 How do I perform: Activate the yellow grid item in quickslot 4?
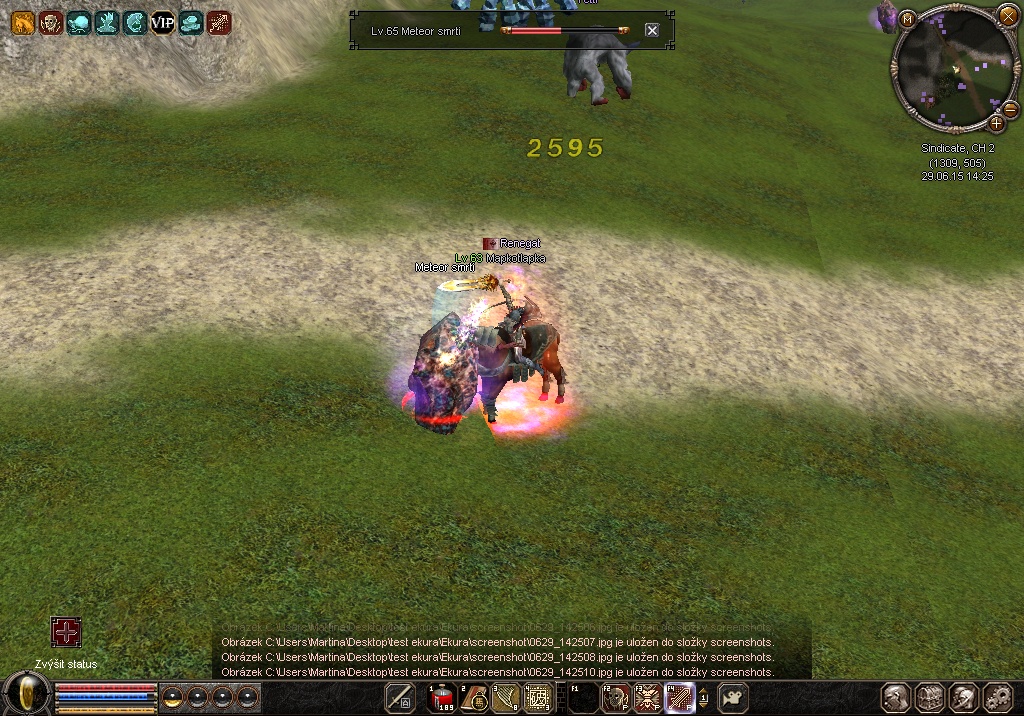(538, 698)
